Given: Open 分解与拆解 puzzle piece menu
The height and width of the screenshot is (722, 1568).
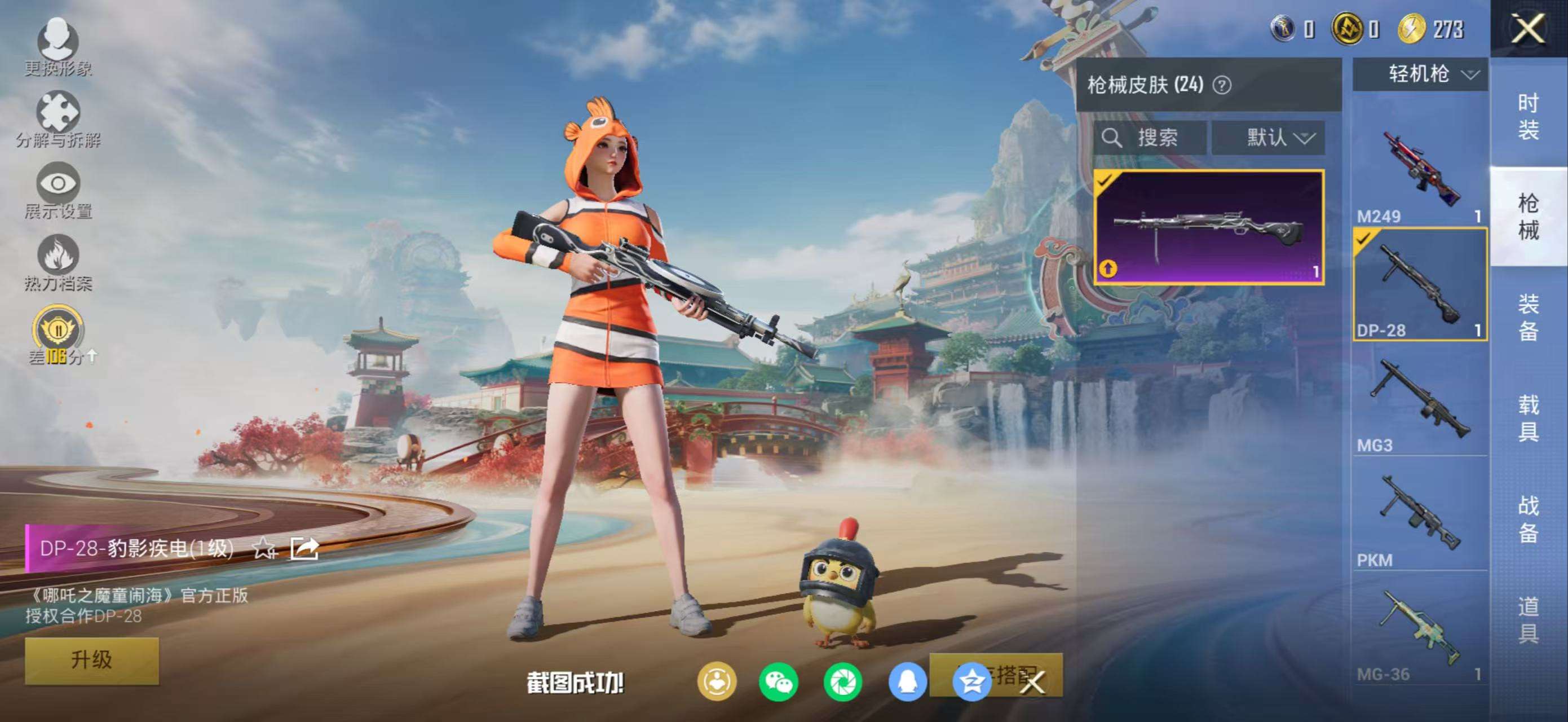Looking at the screenshot, I should tap(59, 118).
